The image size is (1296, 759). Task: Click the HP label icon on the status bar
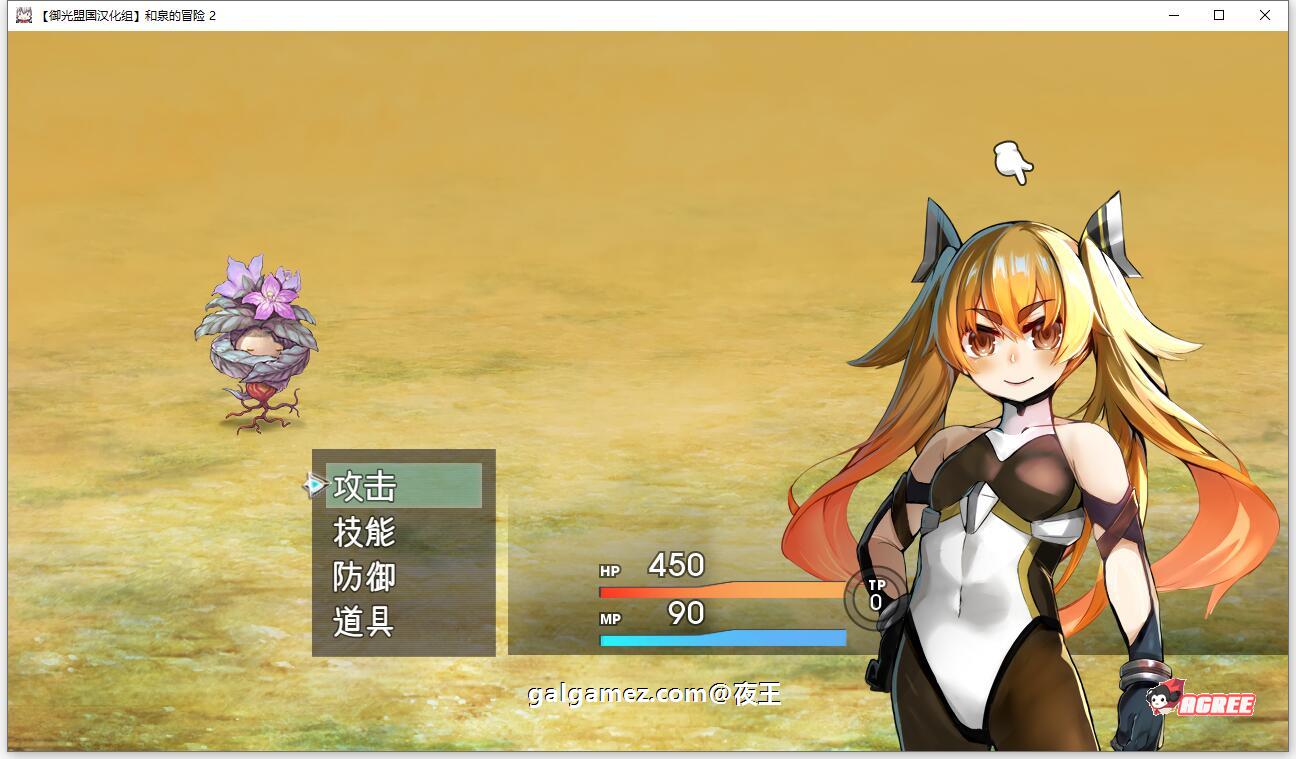608,570
